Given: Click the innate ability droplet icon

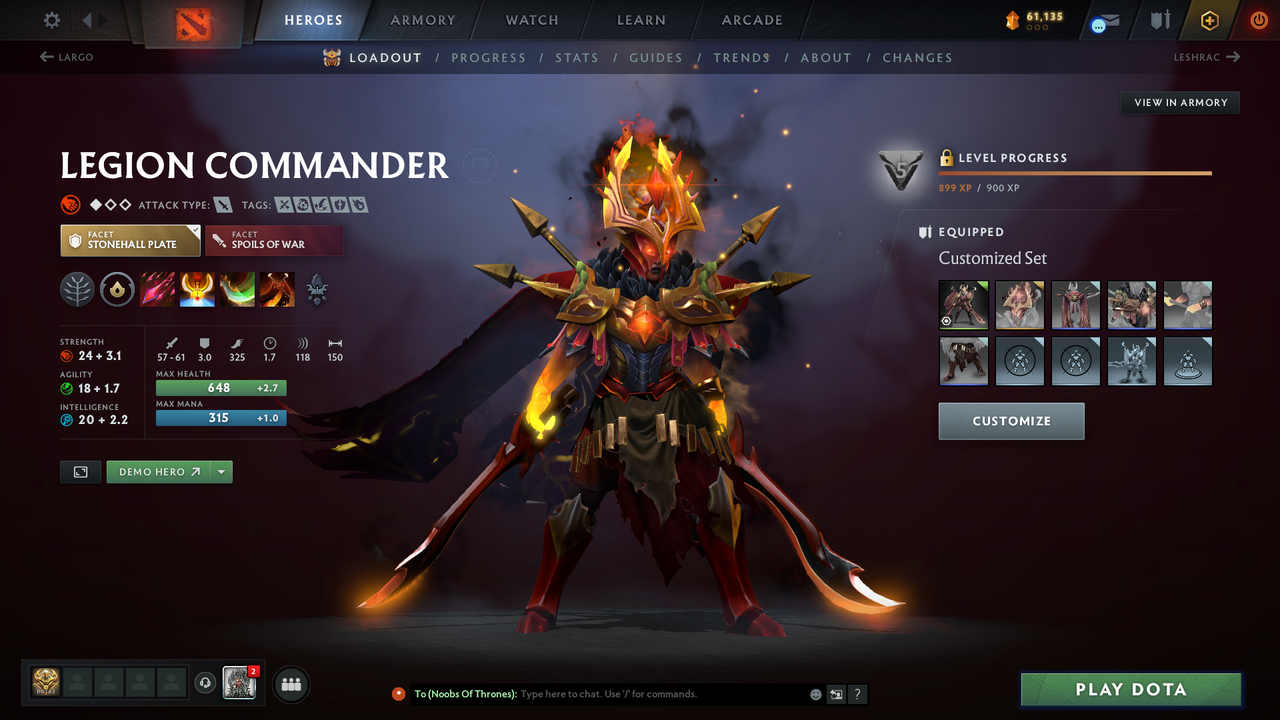Looking at the screenshot, I should coord(116,290).
